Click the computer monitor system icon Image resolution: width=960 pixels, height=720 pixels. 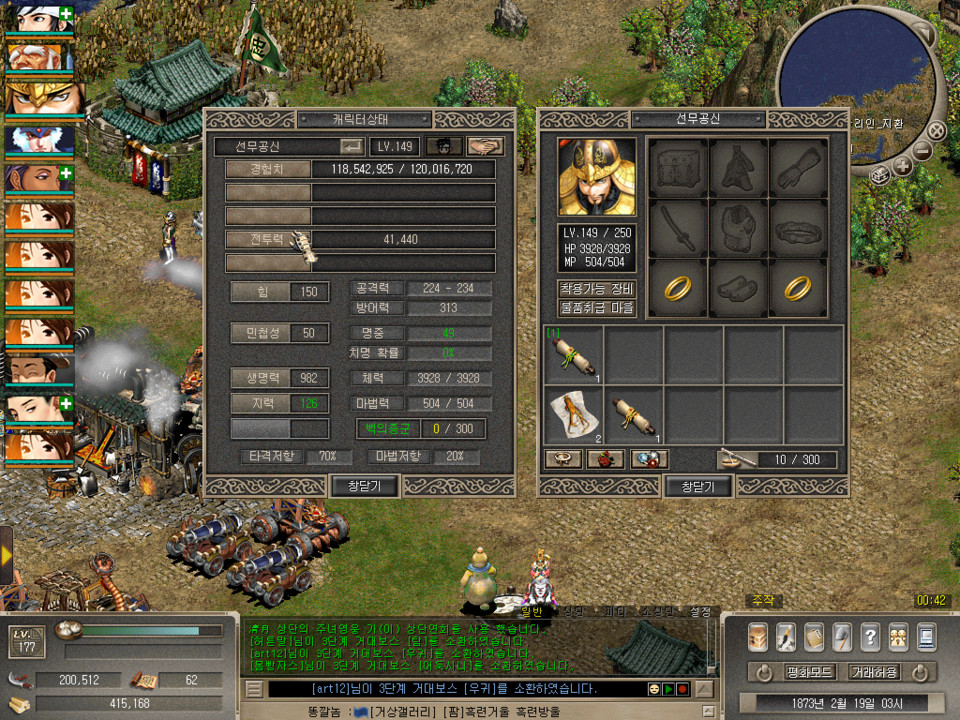click(x=926, y=635)
